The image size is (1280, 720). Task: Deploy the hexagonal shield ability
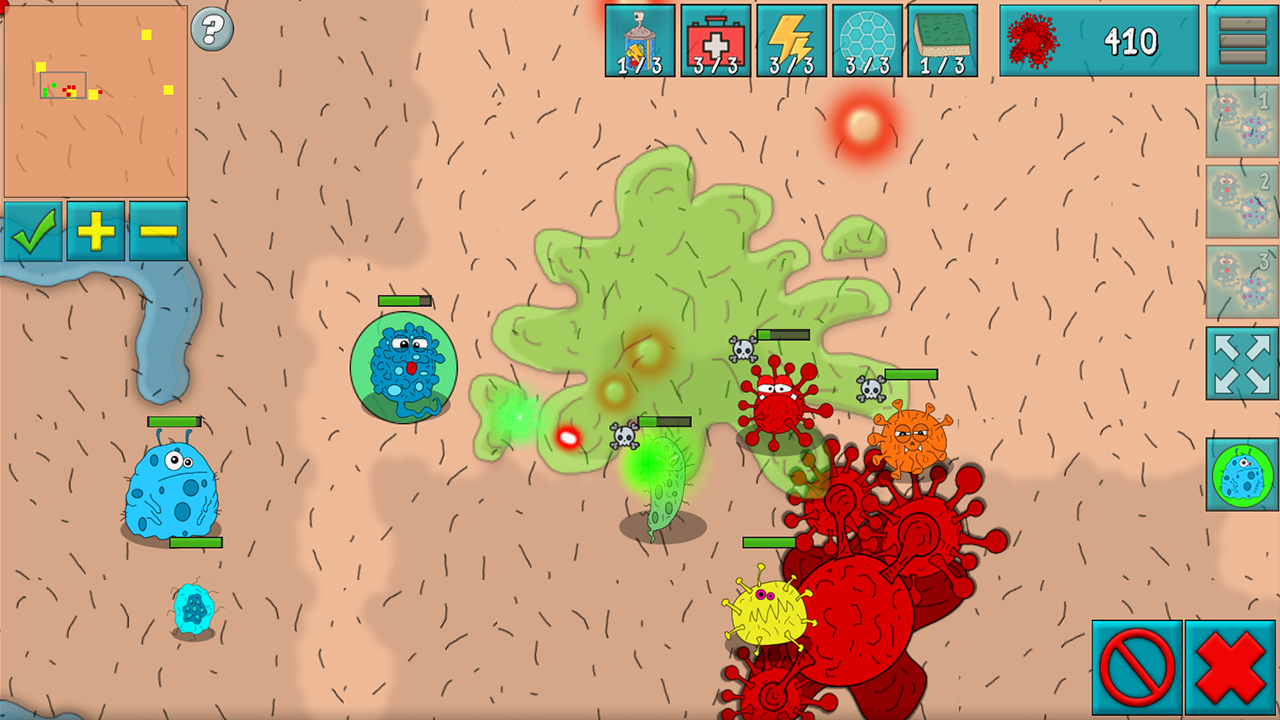[868, 40]
